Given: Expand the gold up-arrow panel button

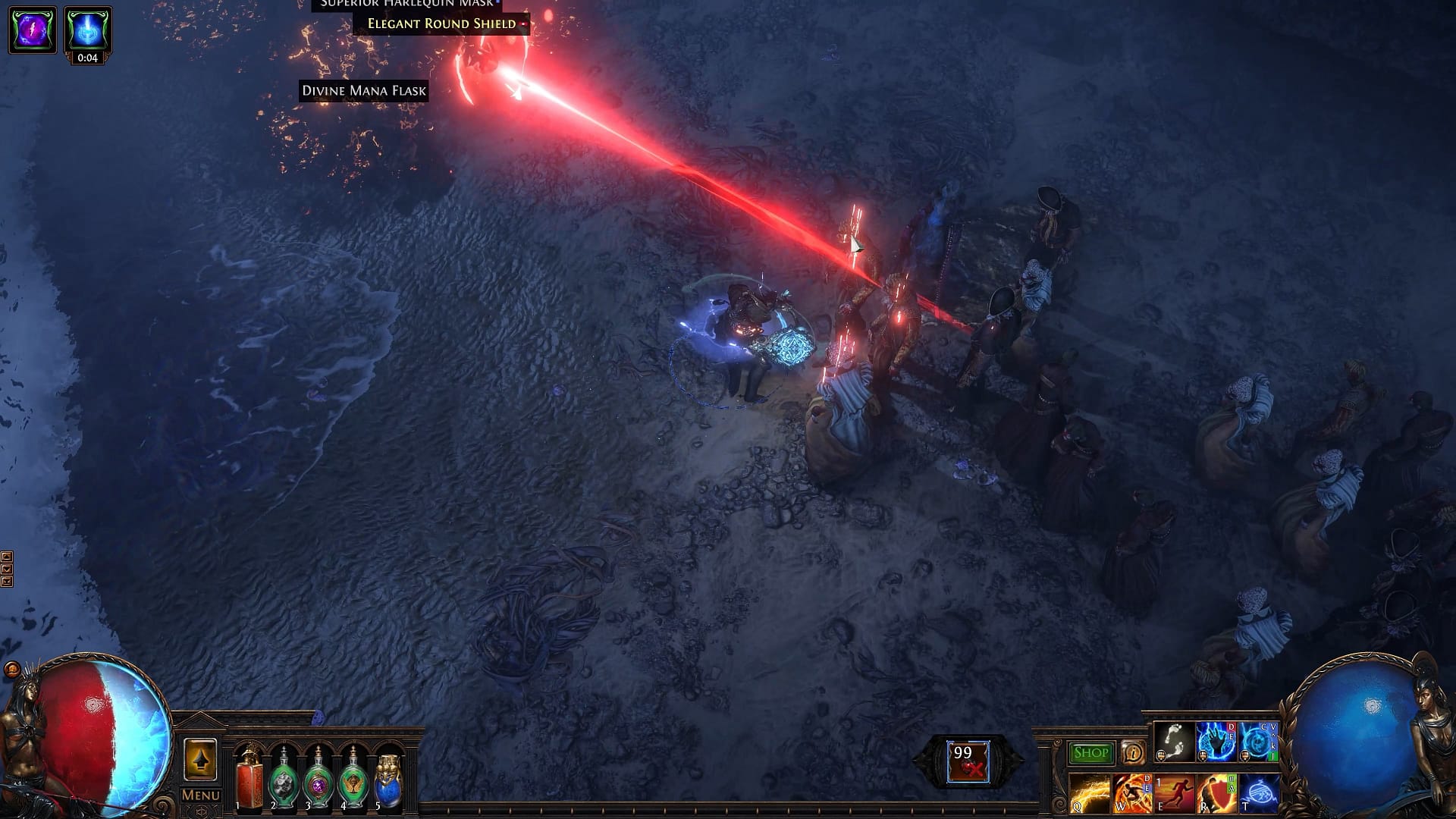Looking at the screenshot, I should [200, 759].
